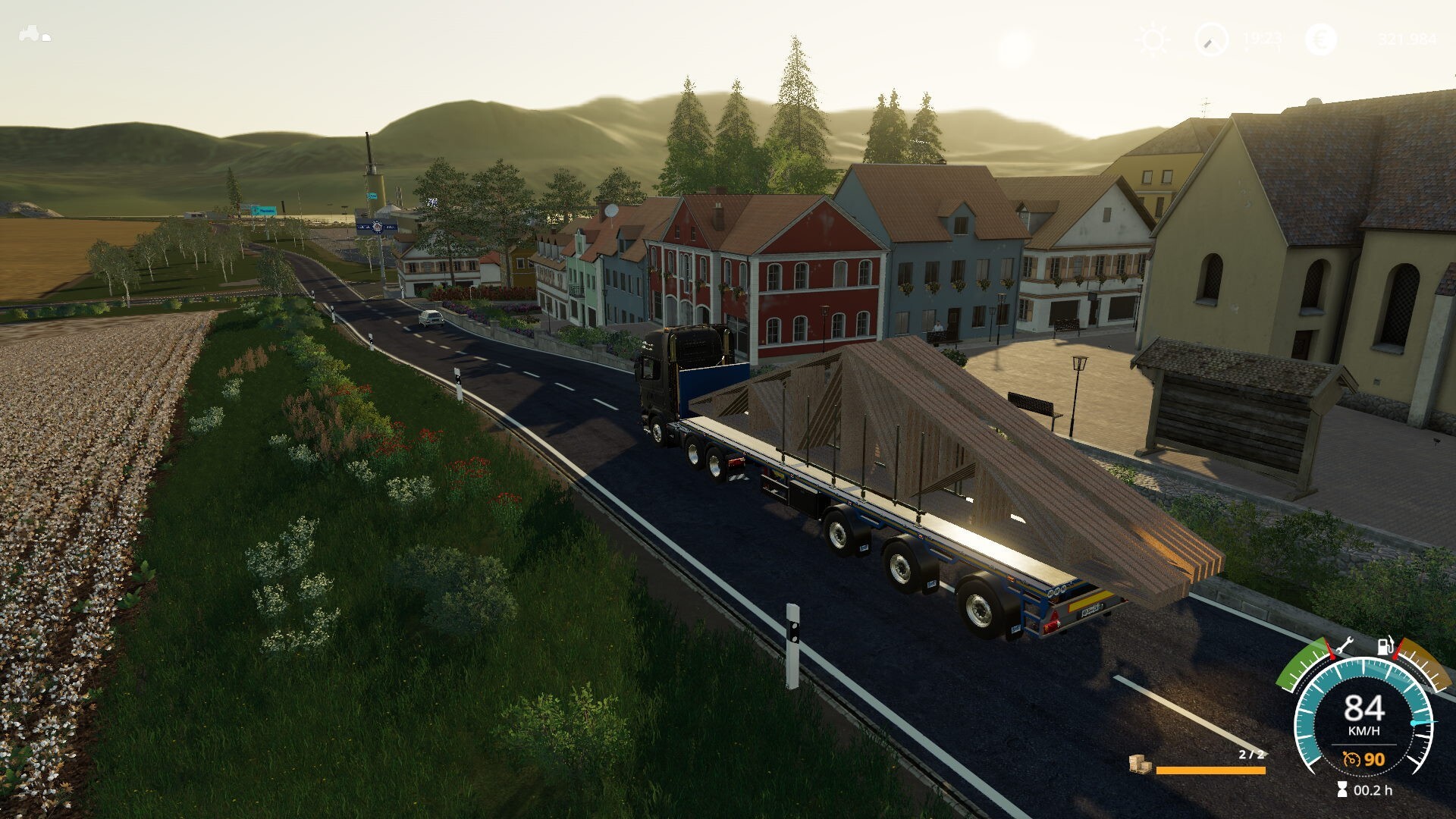The width and height of the screenshot is (1456, 819).
Task: Click the pallet cargo load icon
Action: tap(1139, 764)
